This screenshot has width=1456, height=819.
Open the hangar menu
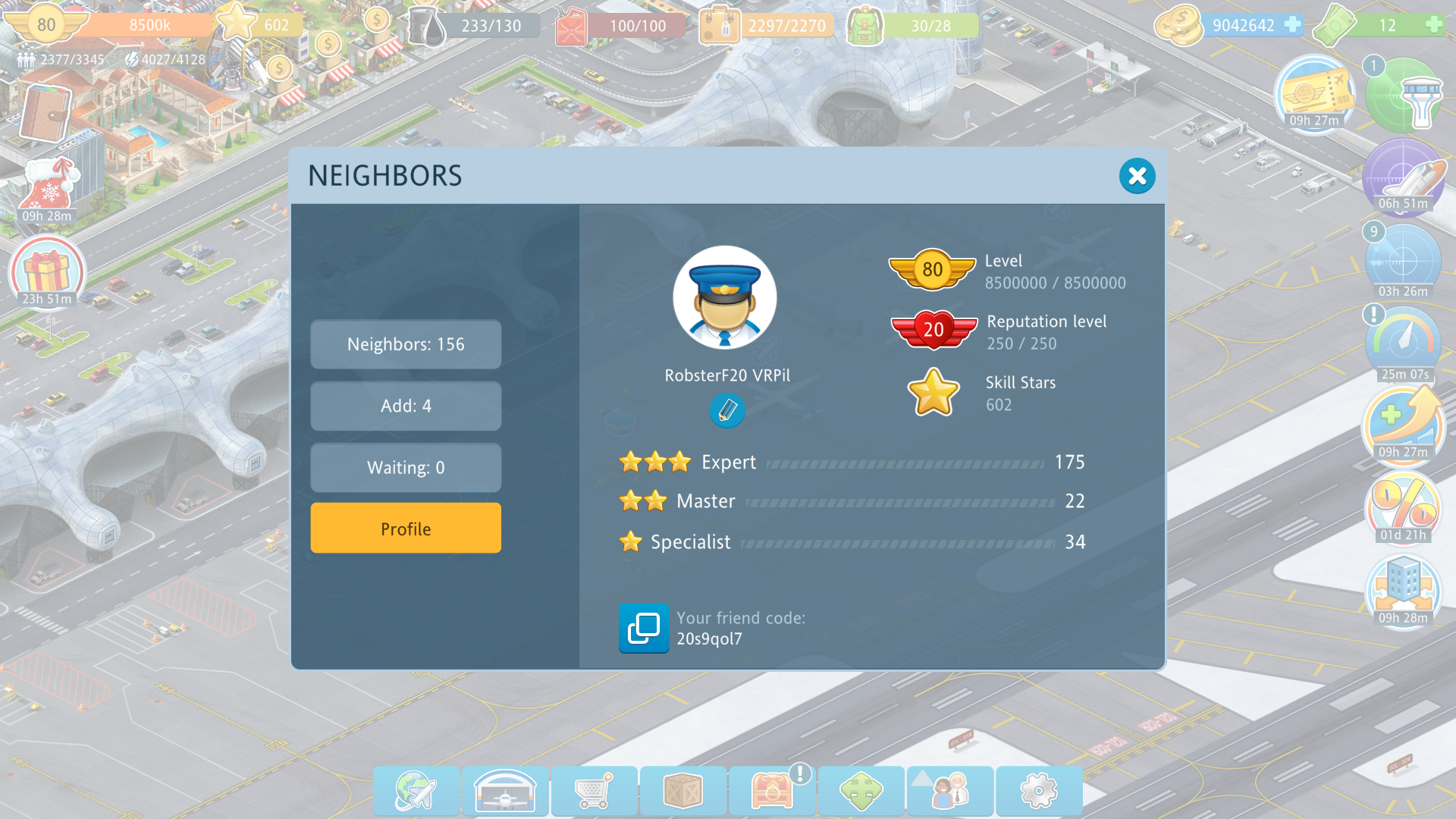(505, 791)
